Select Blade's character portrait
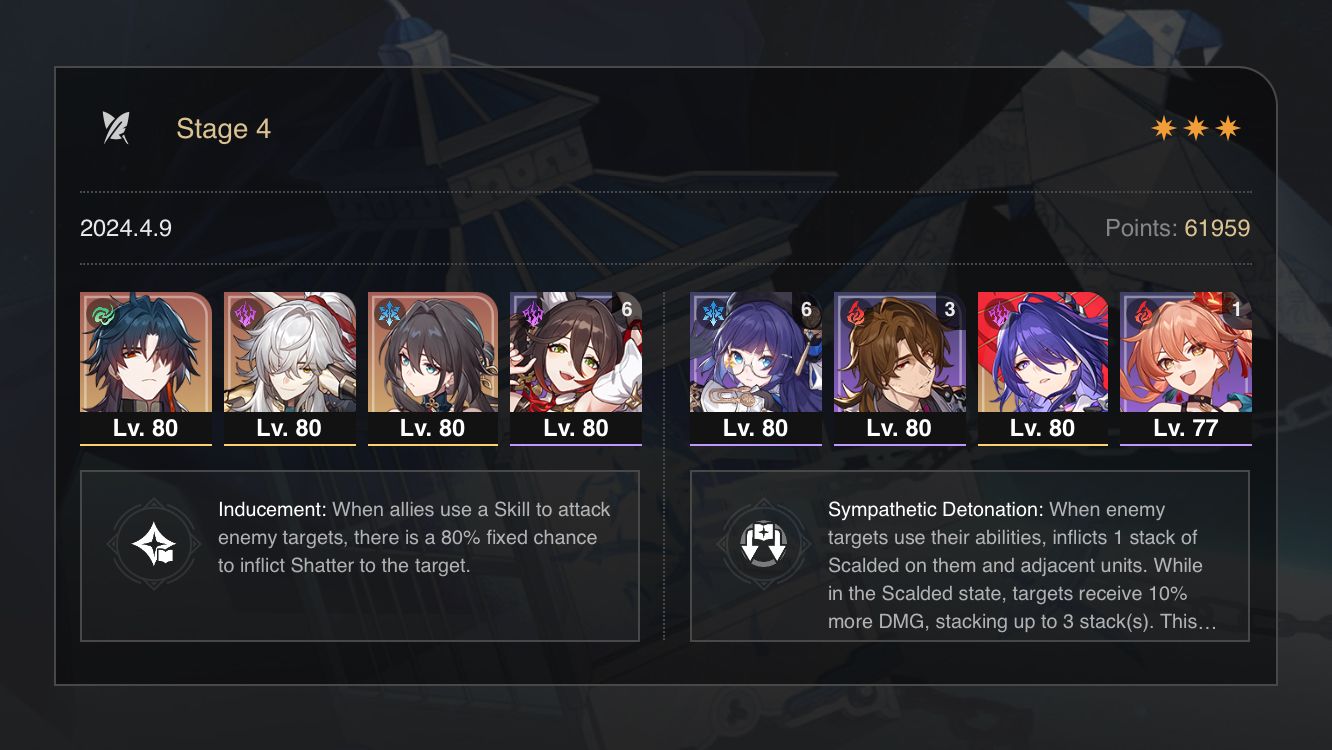 145,355
